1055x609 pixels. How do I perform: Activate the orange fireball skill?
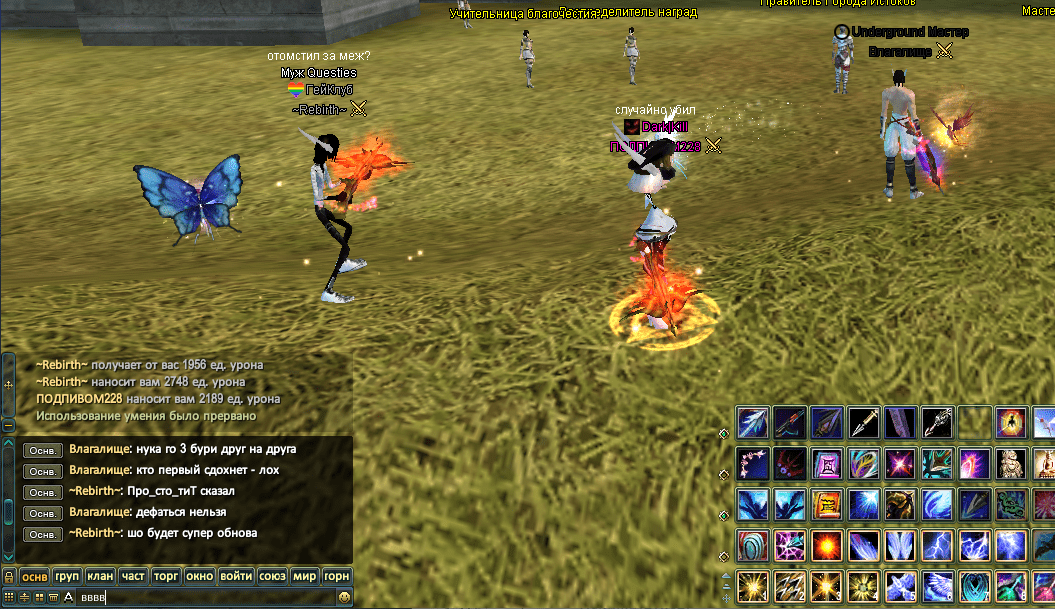(827, 546)
